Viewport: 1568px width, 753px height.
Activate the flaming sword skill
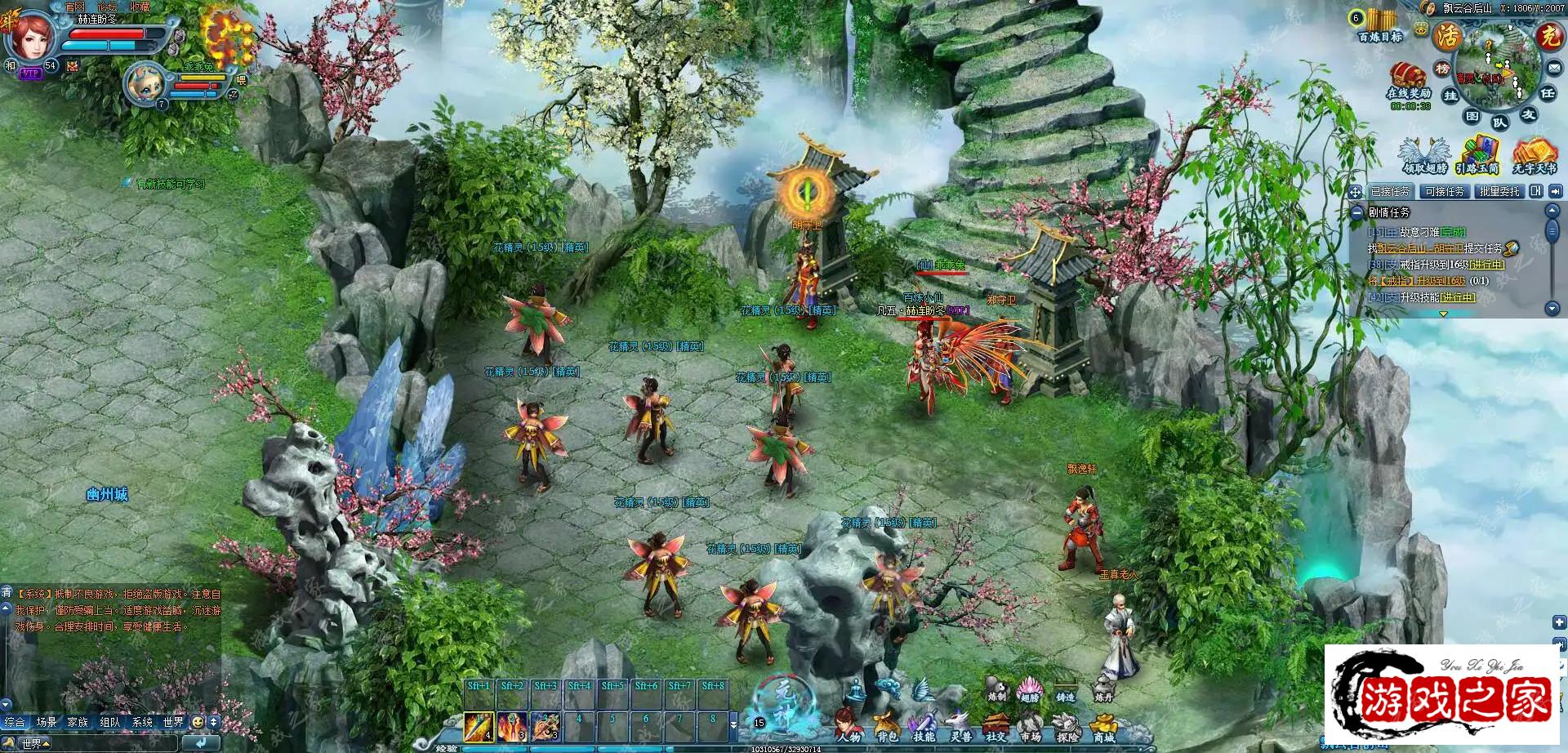click(479, 724)
